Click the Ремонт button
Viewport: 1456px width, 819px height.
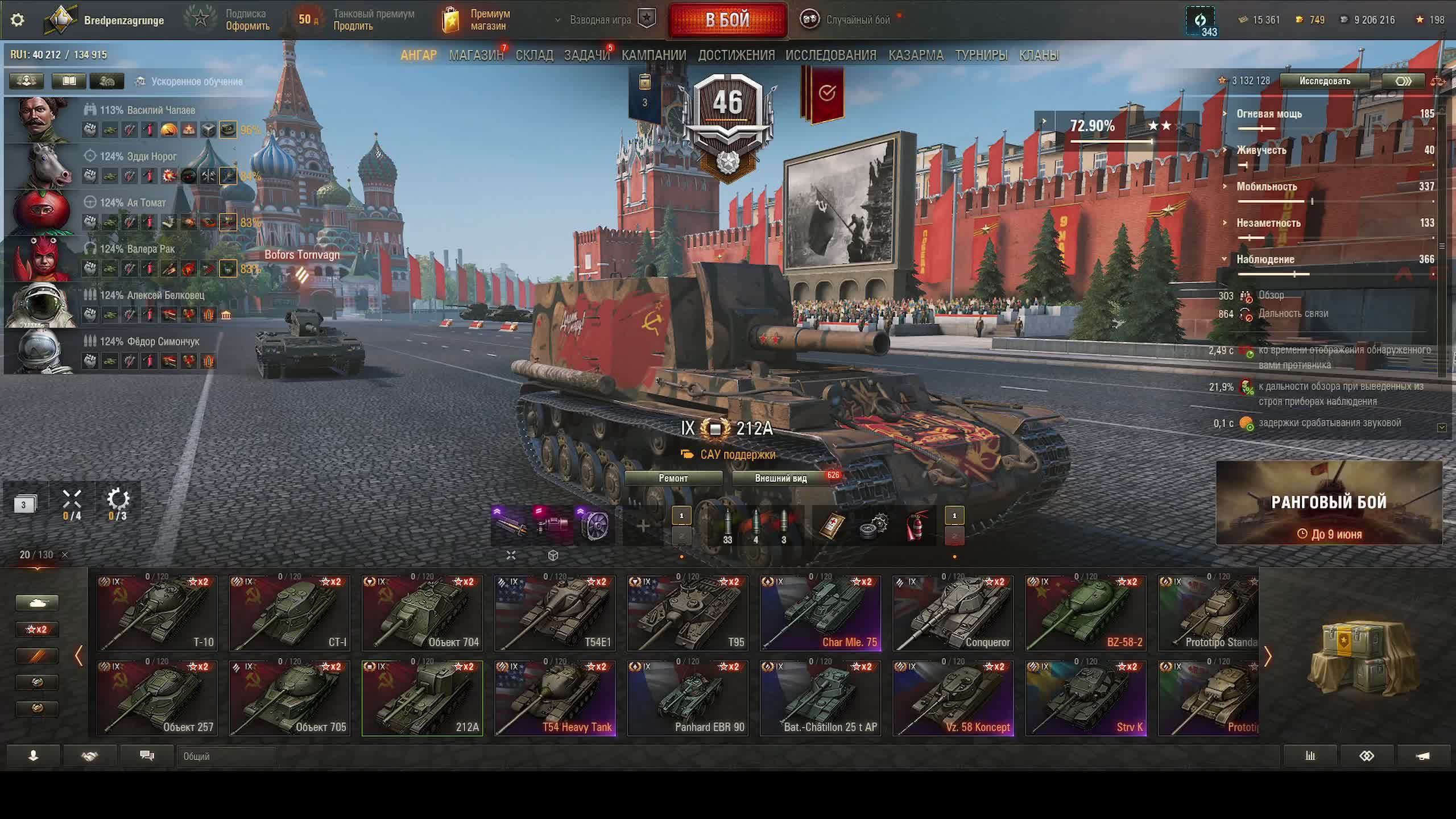pyautogui.click(x=673, y=478)
